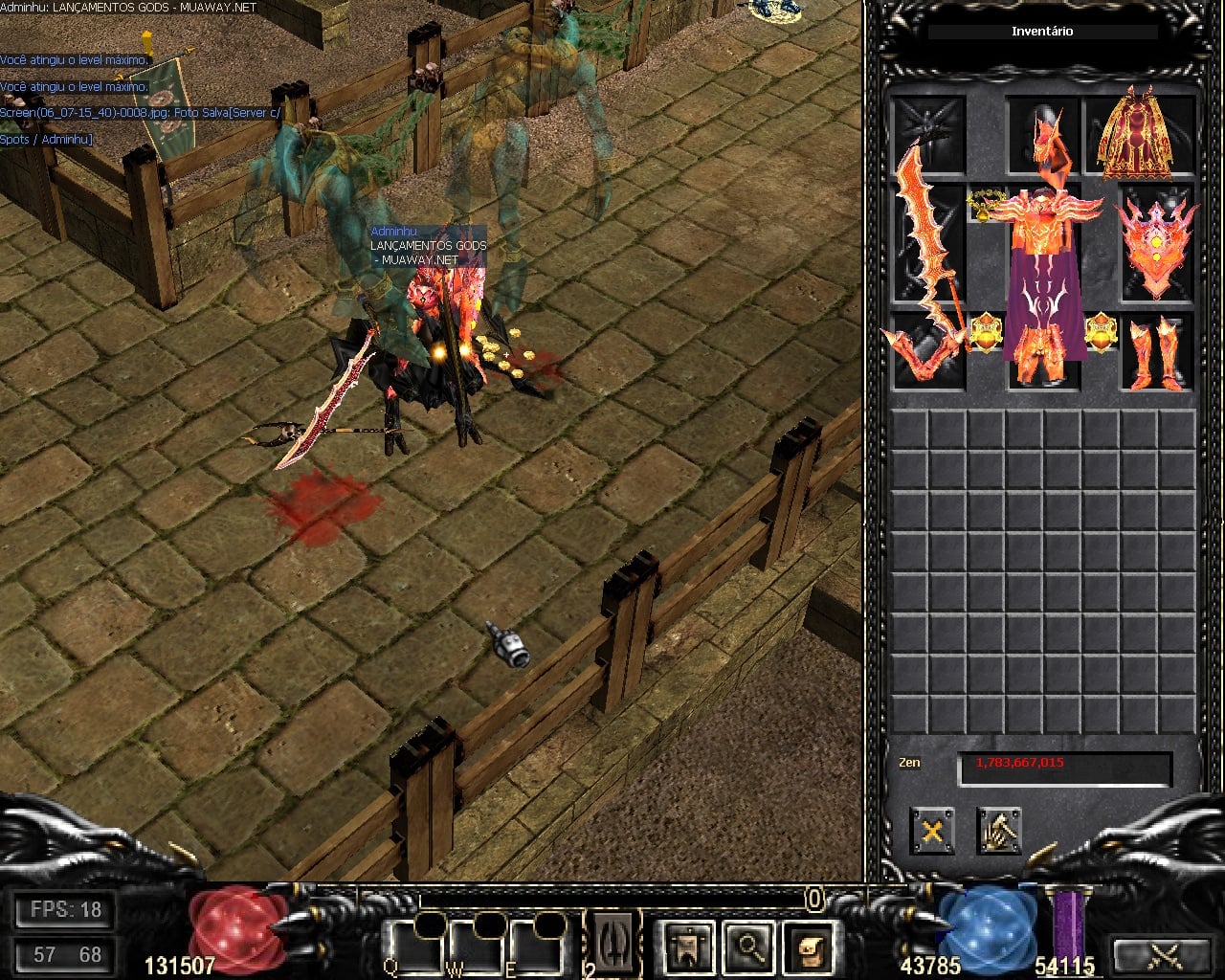
Task: Select the gold pendant necklace slot
Action: tap(985, 204)
